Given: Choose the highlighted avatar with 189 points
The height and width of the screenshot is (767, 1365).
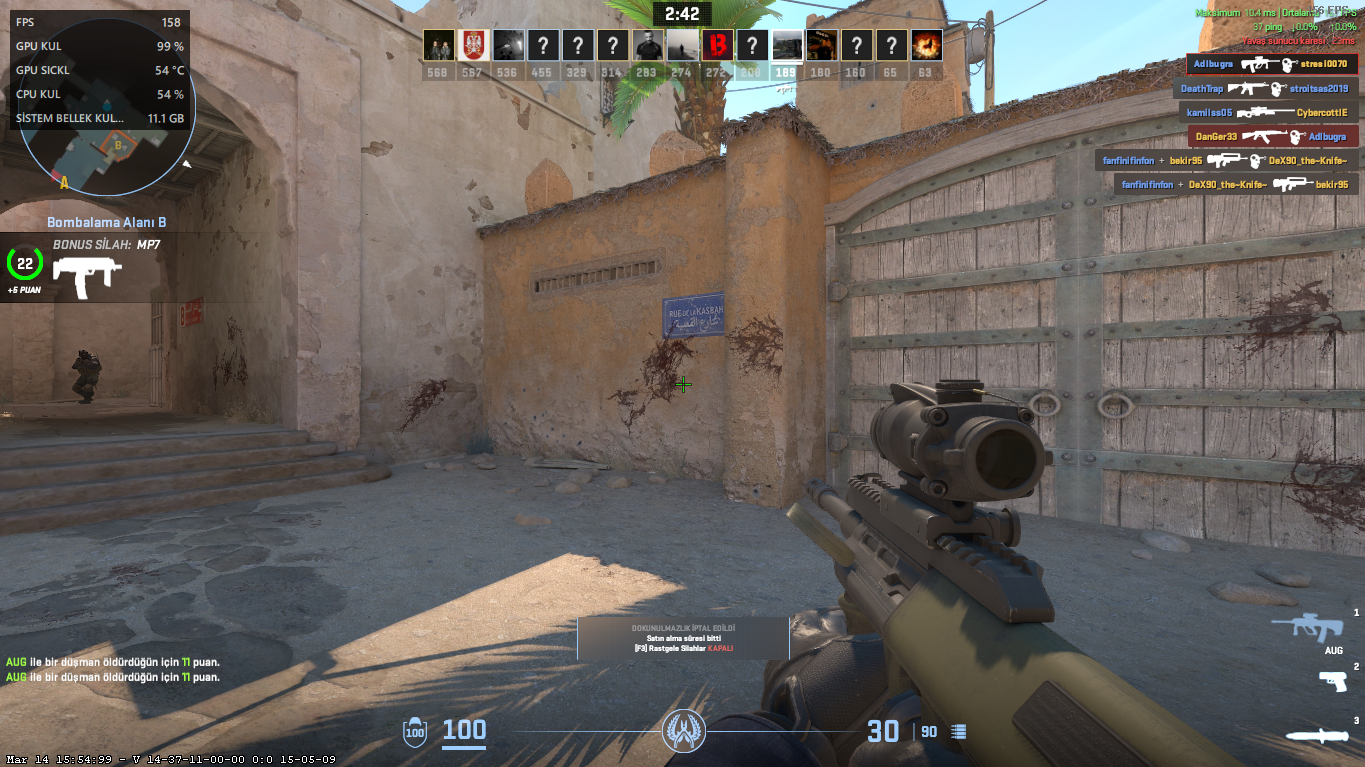Looking at the screenshot, I should (786, 45).
